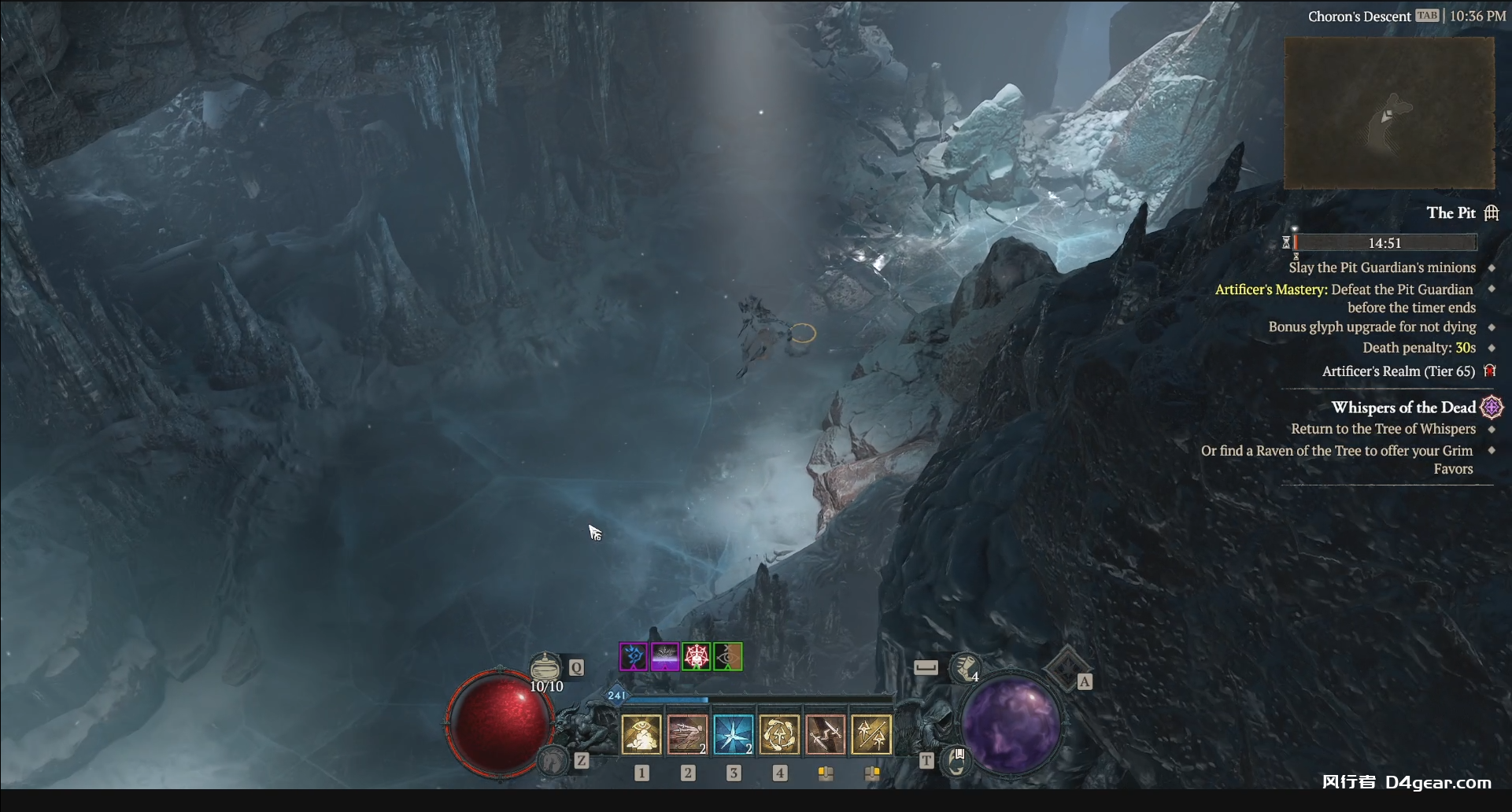This screenshot has height=812, width=1512.
Task: Drink the healing potion
Action: (x=545, y=668)
